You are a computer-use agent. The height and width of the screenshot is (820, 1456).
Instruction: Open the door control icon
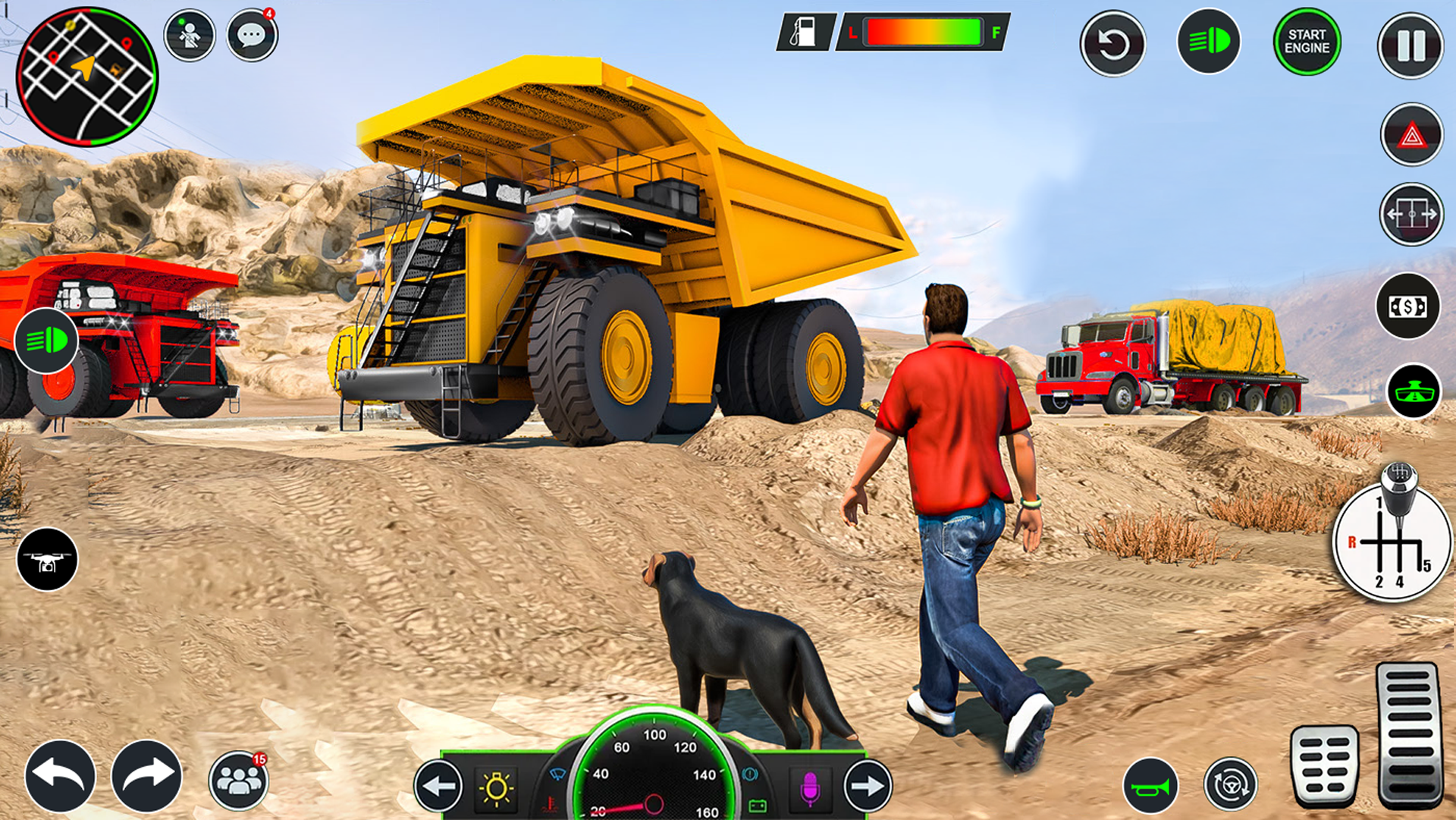click(1410, 215)
